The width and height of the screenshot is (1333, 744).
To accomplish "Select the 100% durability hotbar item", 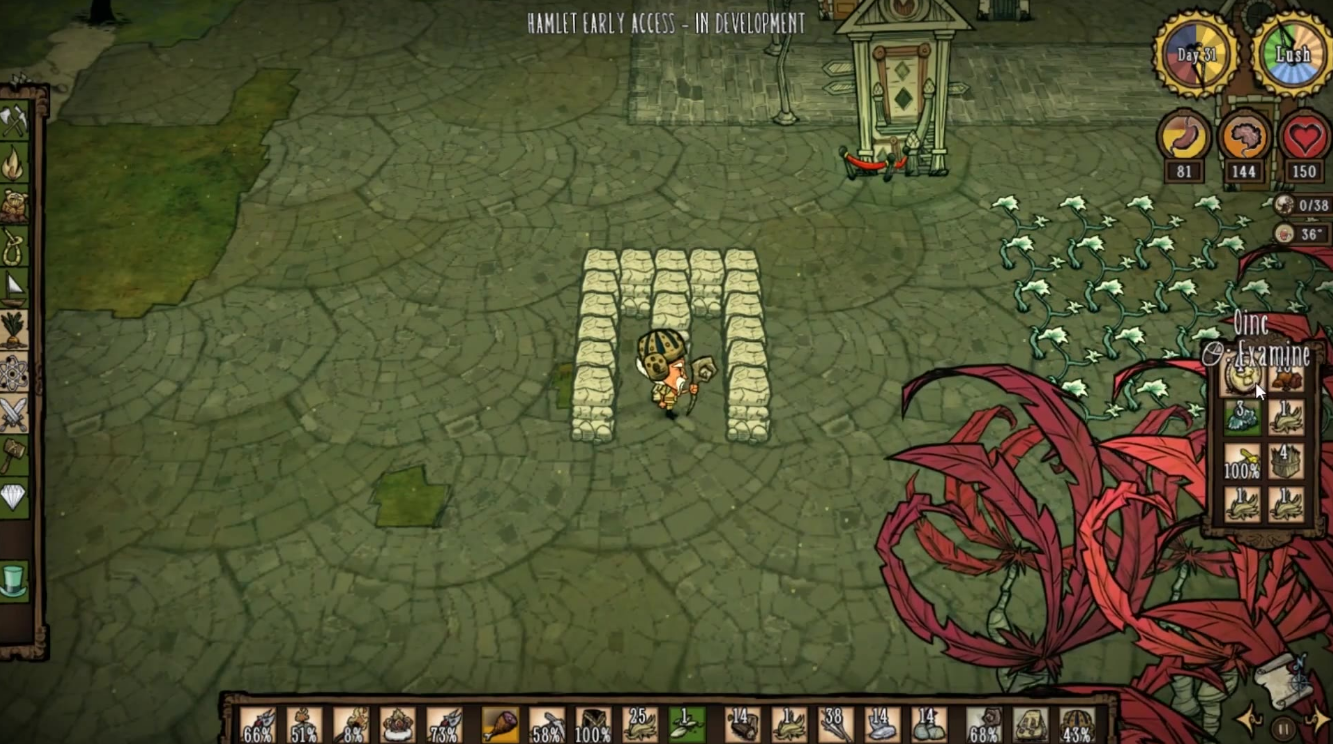I will [x=594, y=724].
